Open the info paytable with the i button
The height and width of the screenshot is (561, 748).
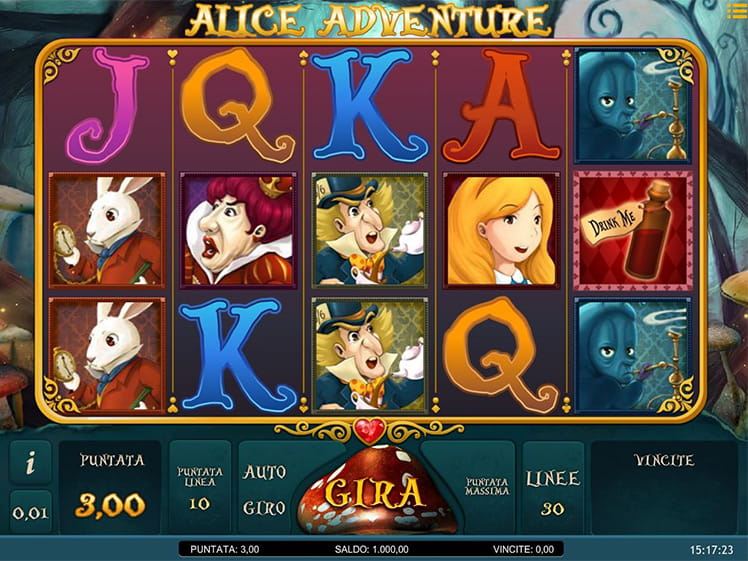(x=30, y=463)
